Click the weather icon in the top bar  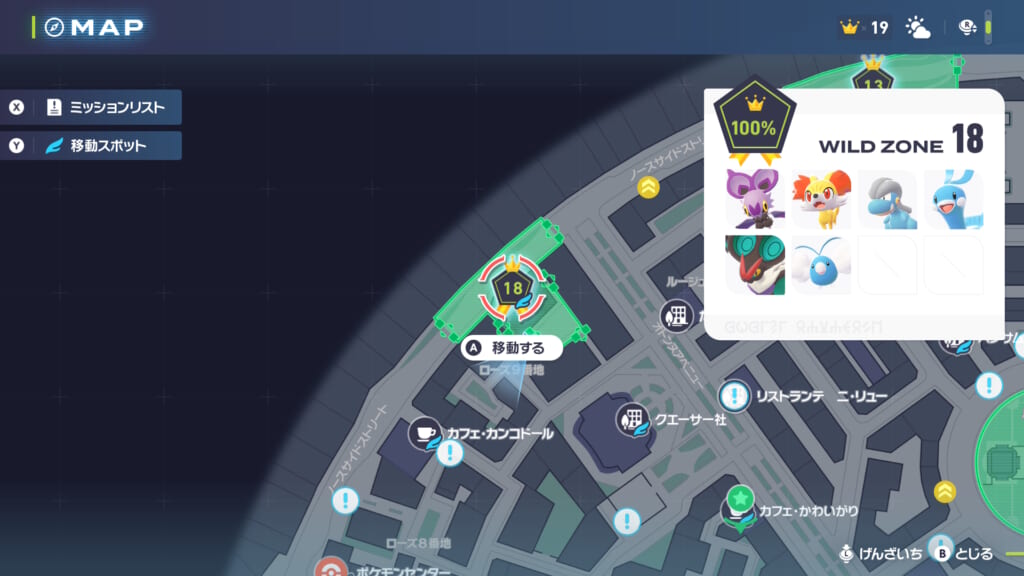[x=917, y=27]
